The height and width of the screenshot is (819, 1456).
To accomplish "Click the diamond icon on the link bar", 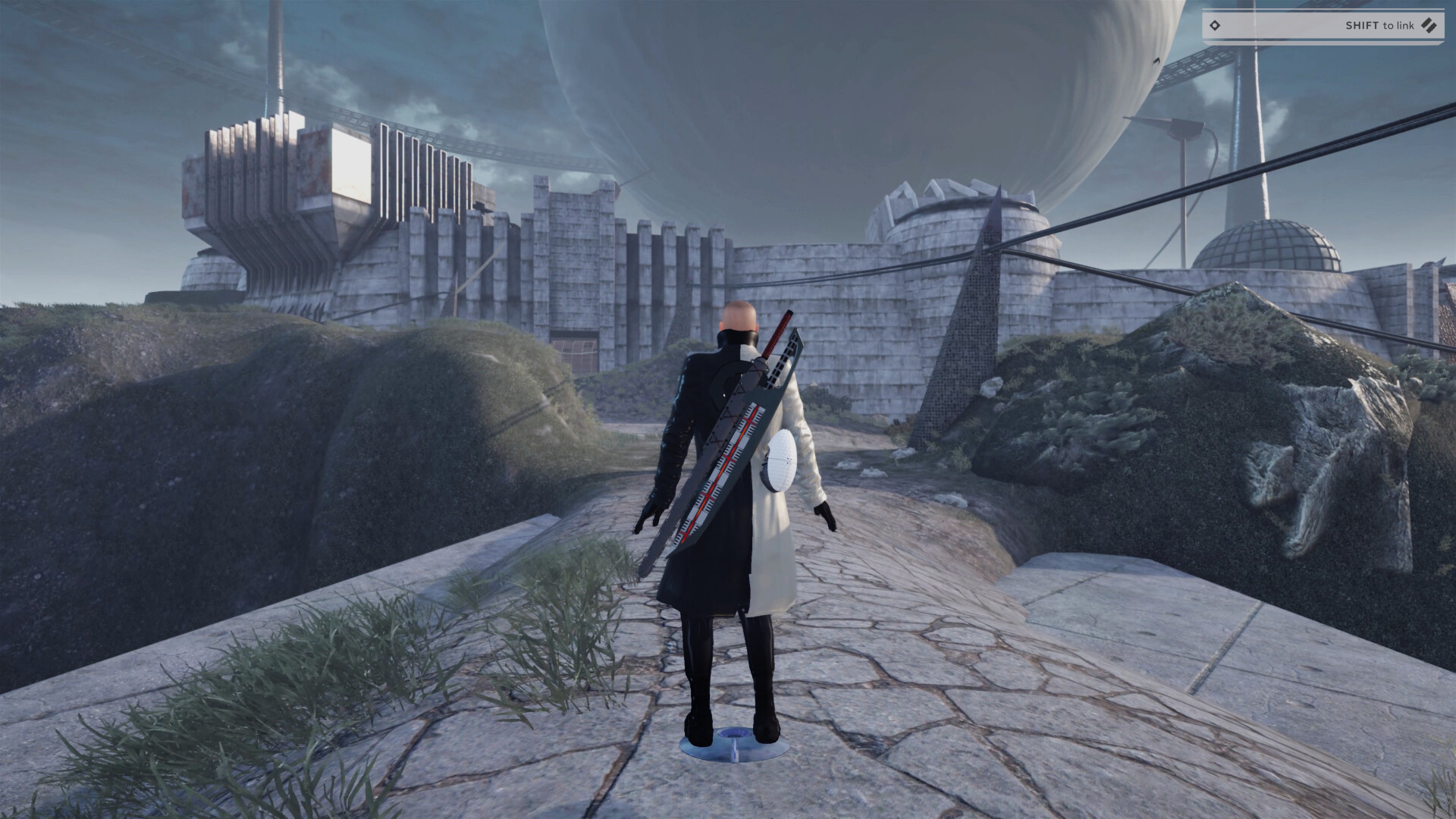I will [1215, 25].
